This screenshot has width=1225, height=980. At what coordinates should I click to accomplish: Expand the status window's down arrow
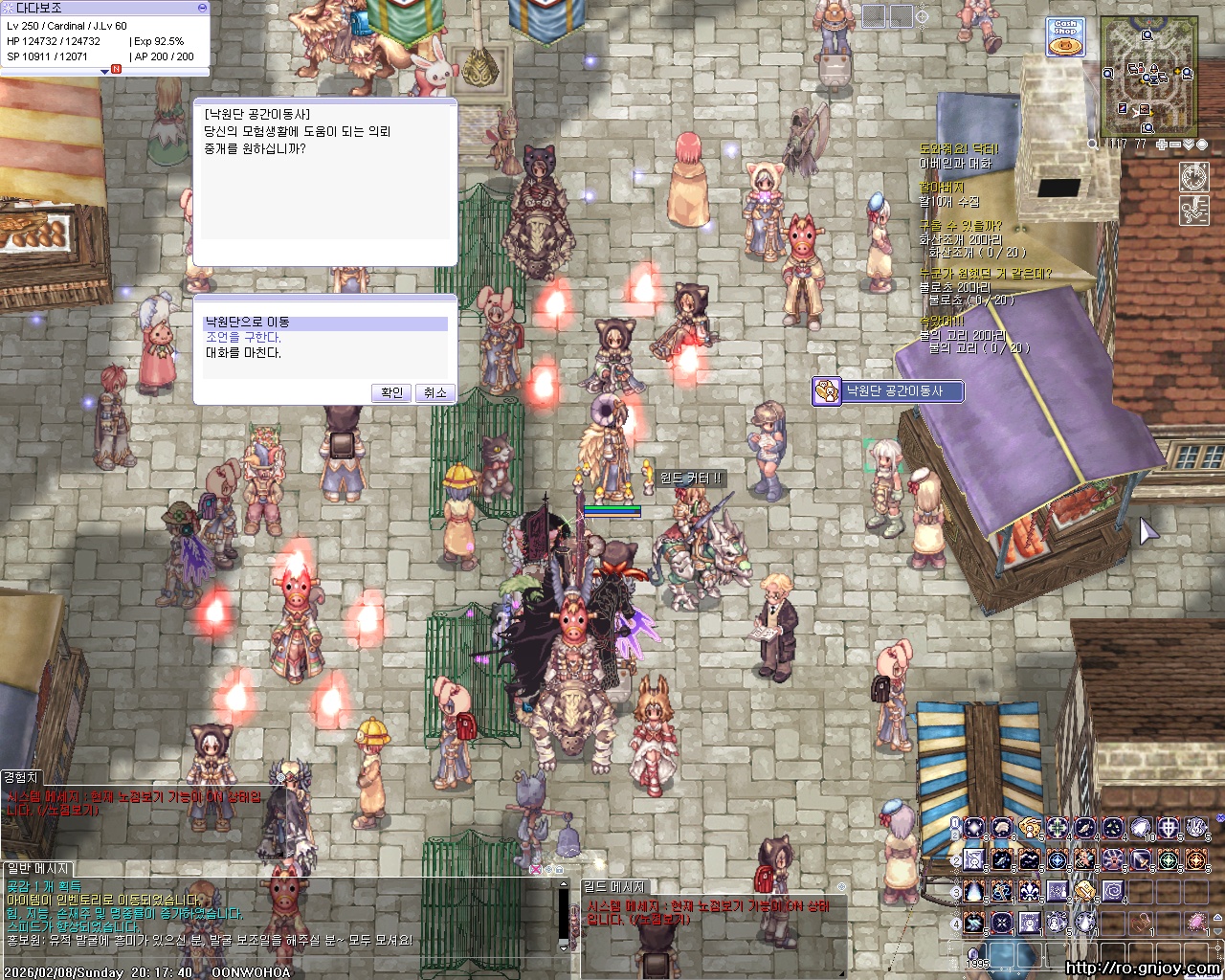click(x=104, y=72)
